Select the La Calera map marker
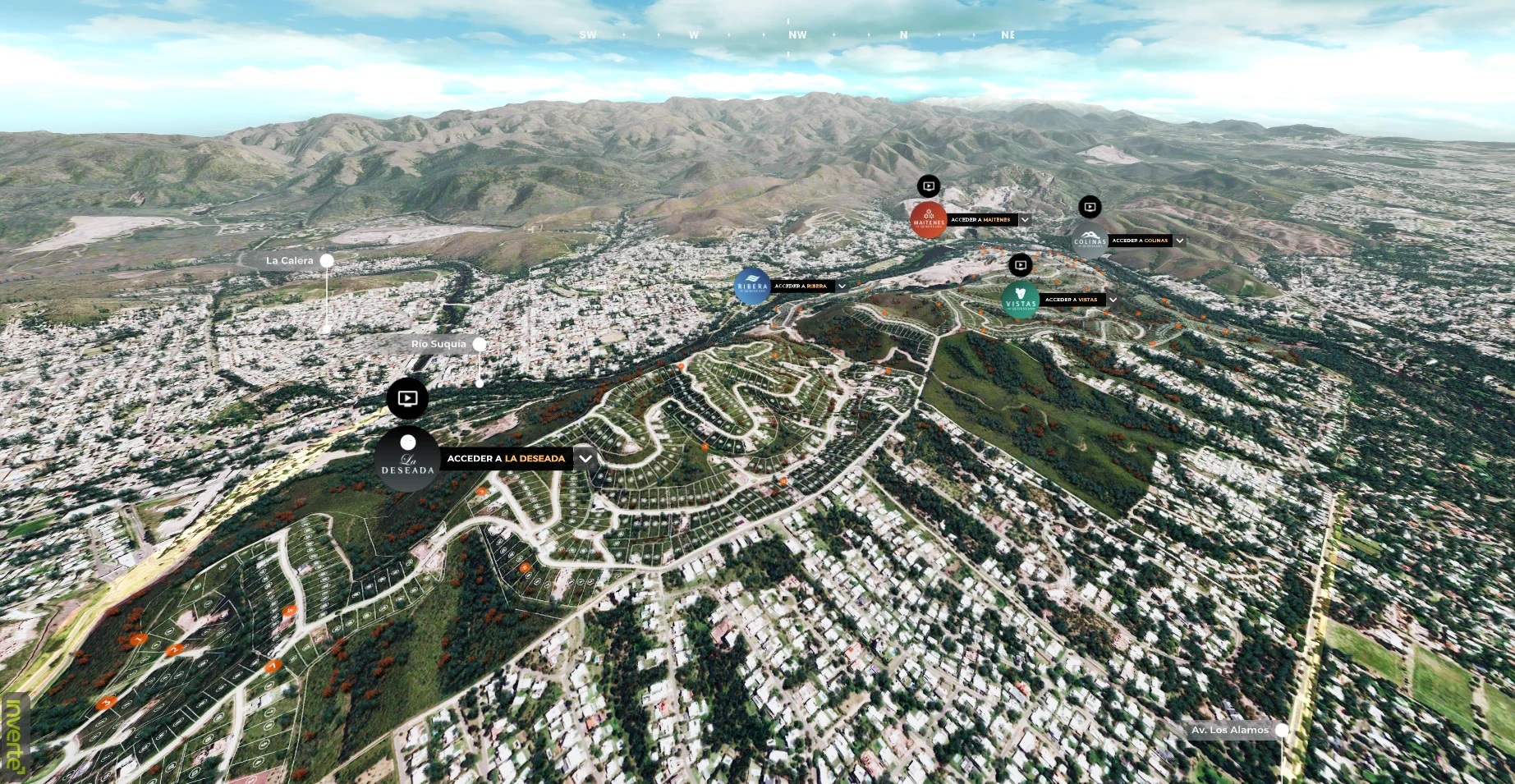This screenshot has height=784, width=1515. tap(327, 260)
